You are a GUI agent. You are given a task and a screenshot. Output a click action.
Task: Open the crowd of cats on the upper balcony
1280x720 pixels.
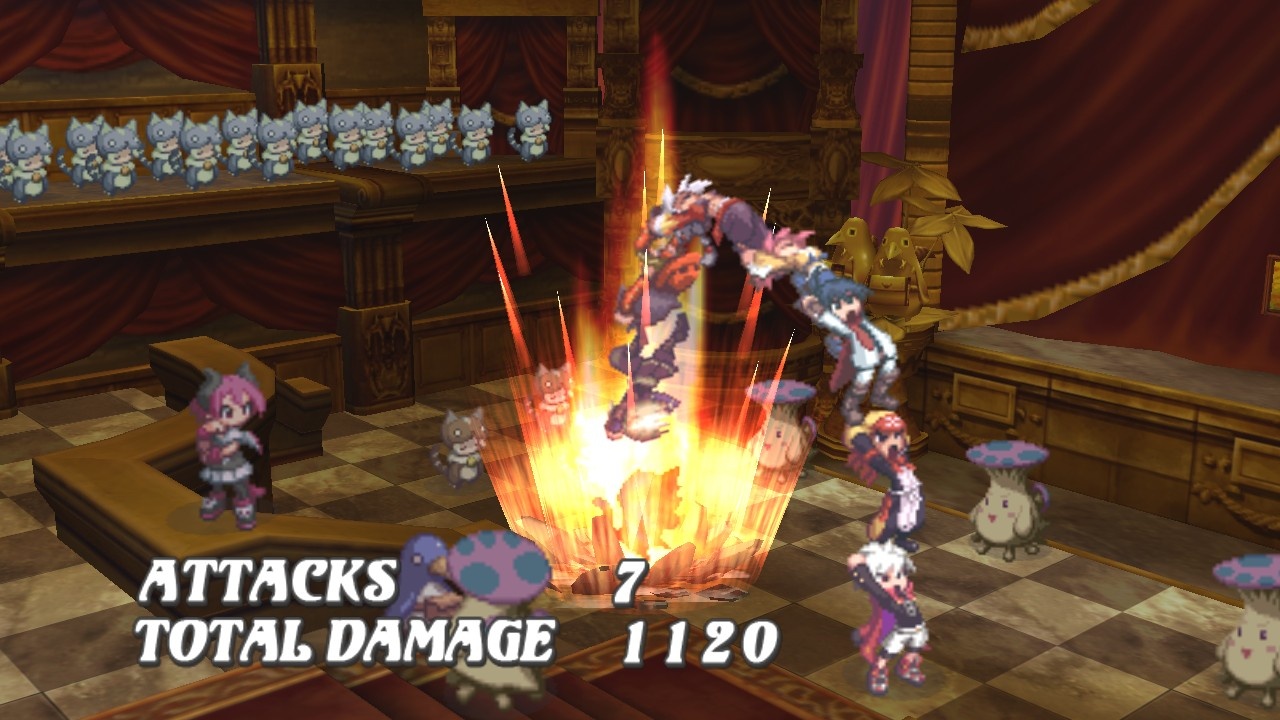[x=250, y=140]
